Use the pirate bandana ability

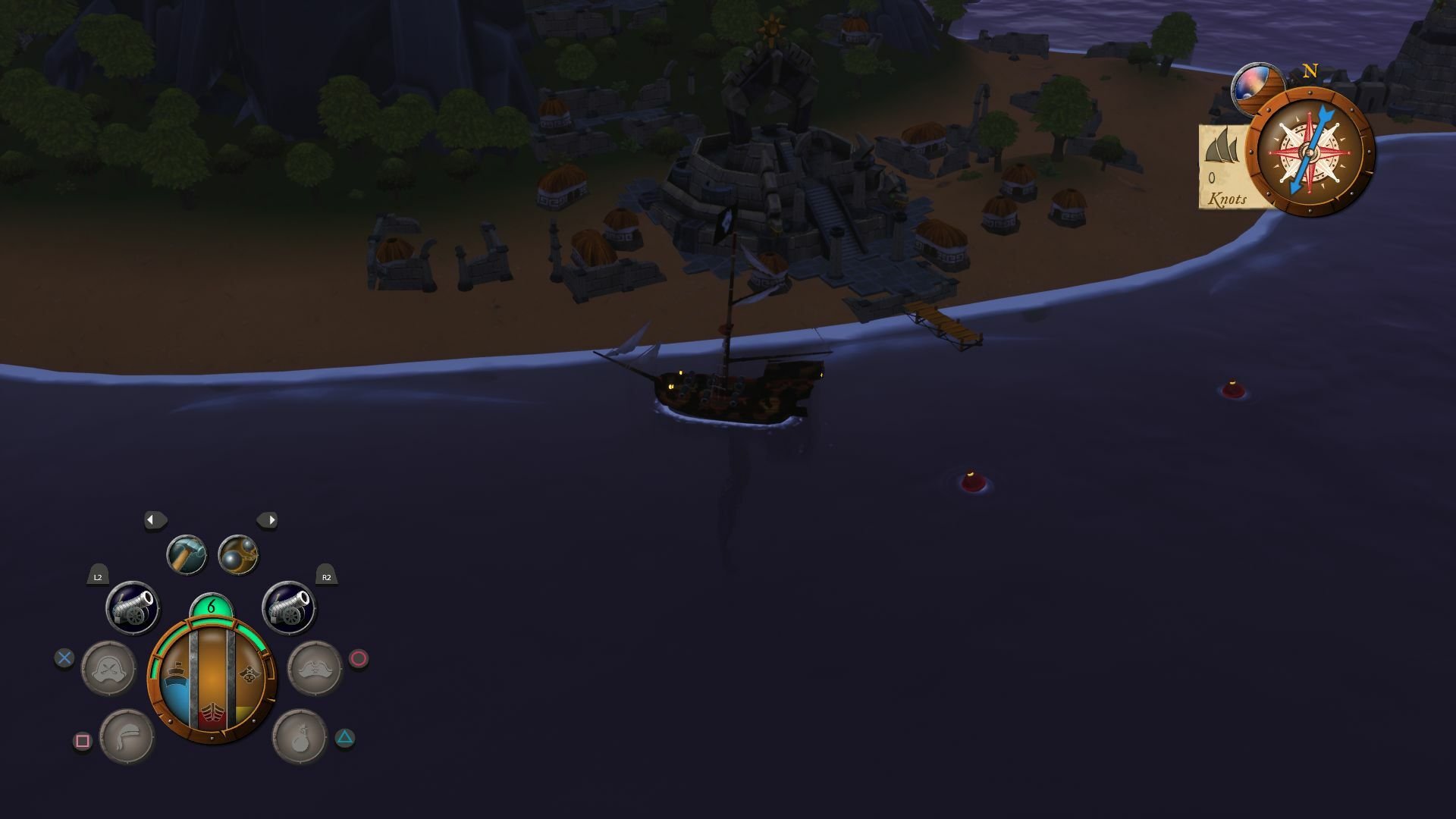pyautogui.click(x=127, y=736)
